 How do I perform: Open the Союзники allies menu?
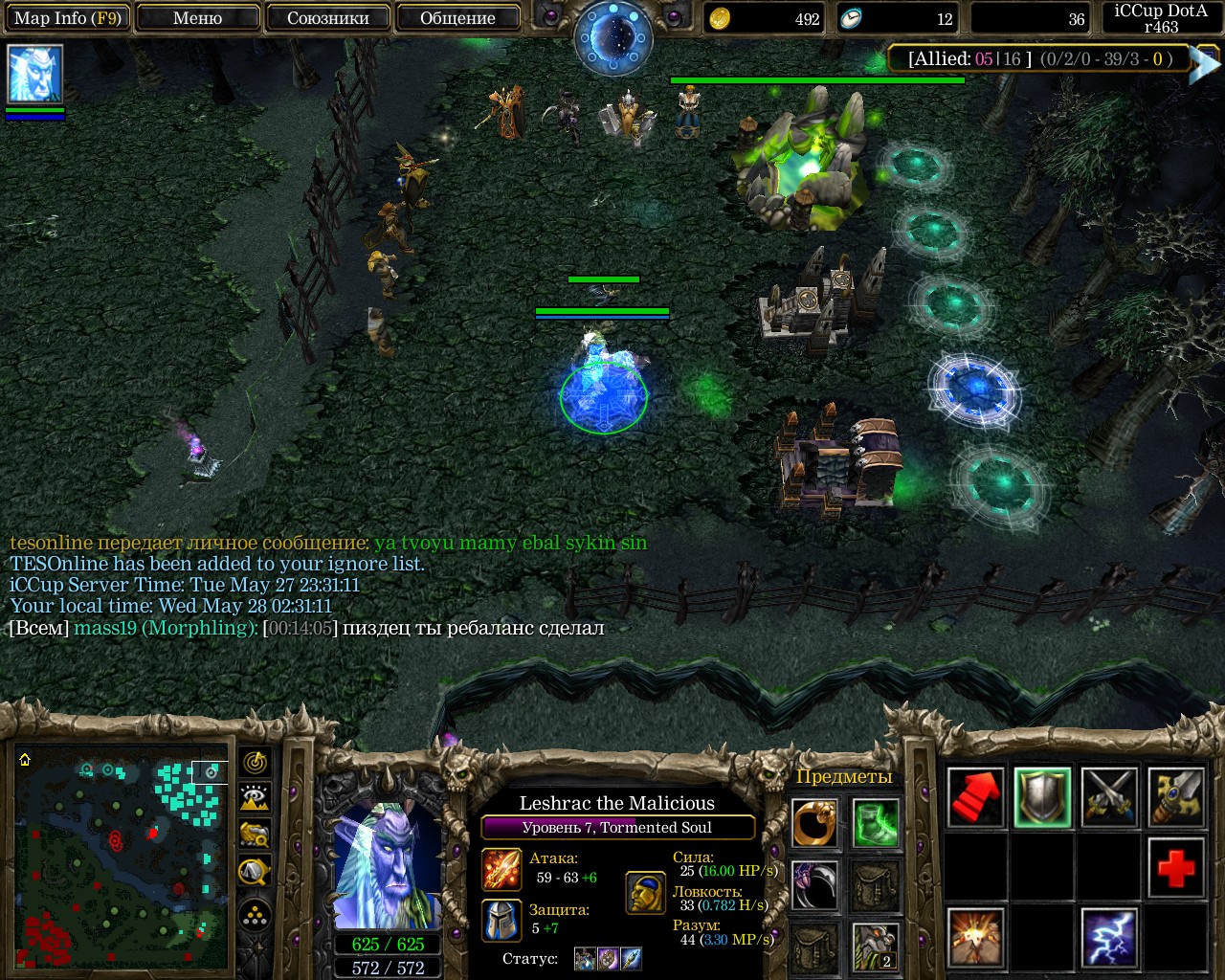tap(327, 18)
